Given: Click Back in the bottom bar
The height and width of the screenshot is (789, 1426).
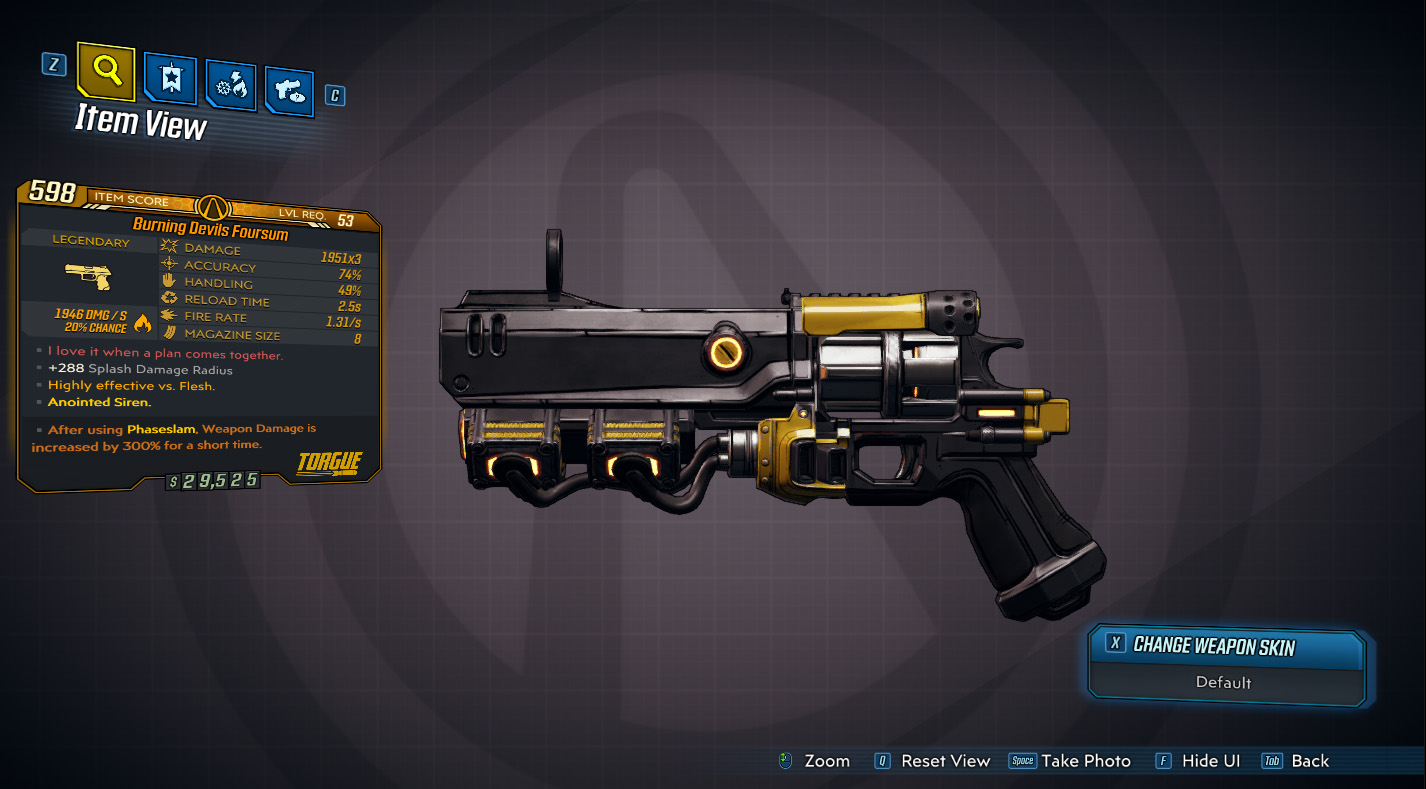Looking at the screenshot, I should tap(1310, 761).
